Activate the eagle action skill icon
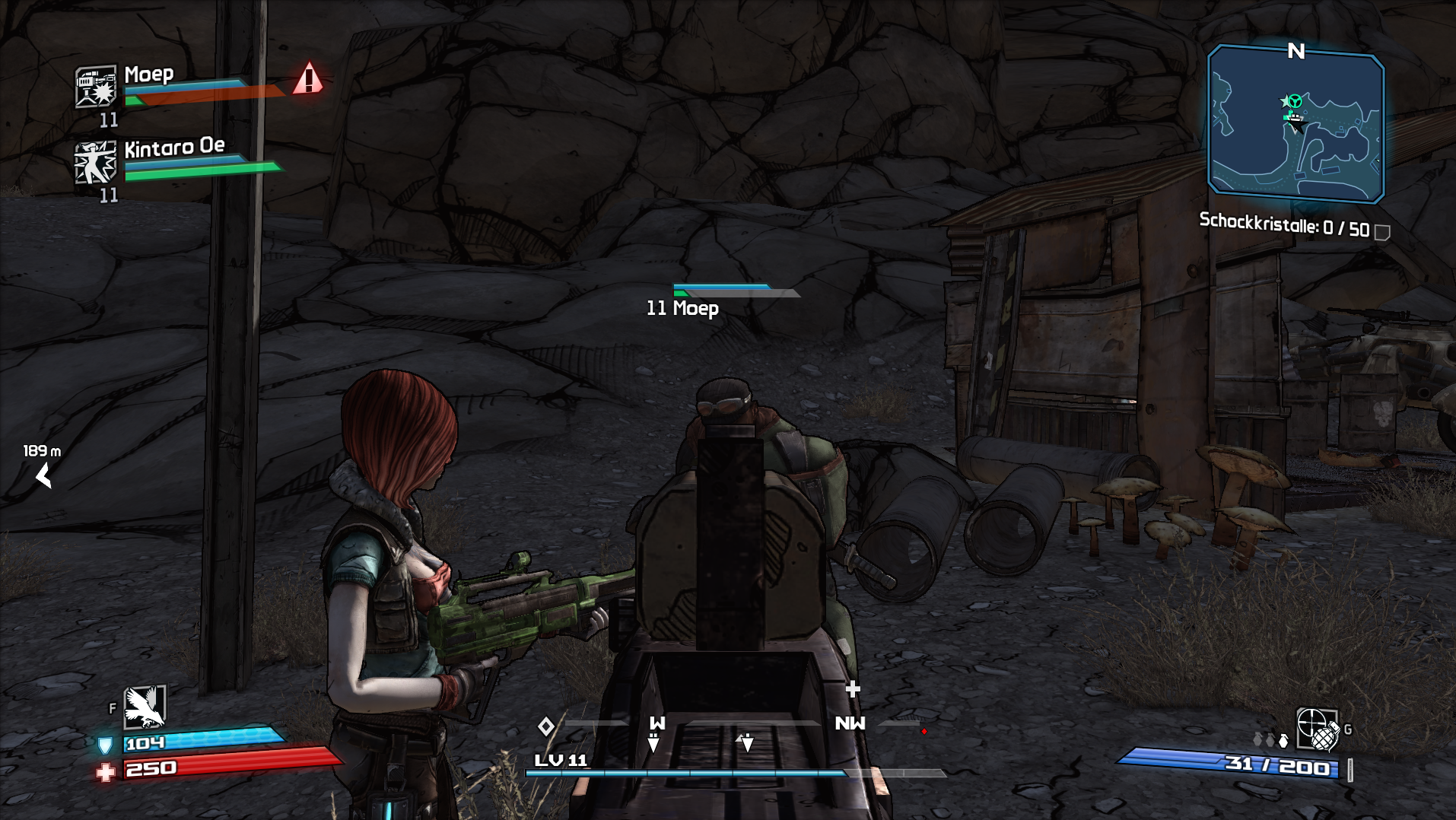 [x=145, y=707]
